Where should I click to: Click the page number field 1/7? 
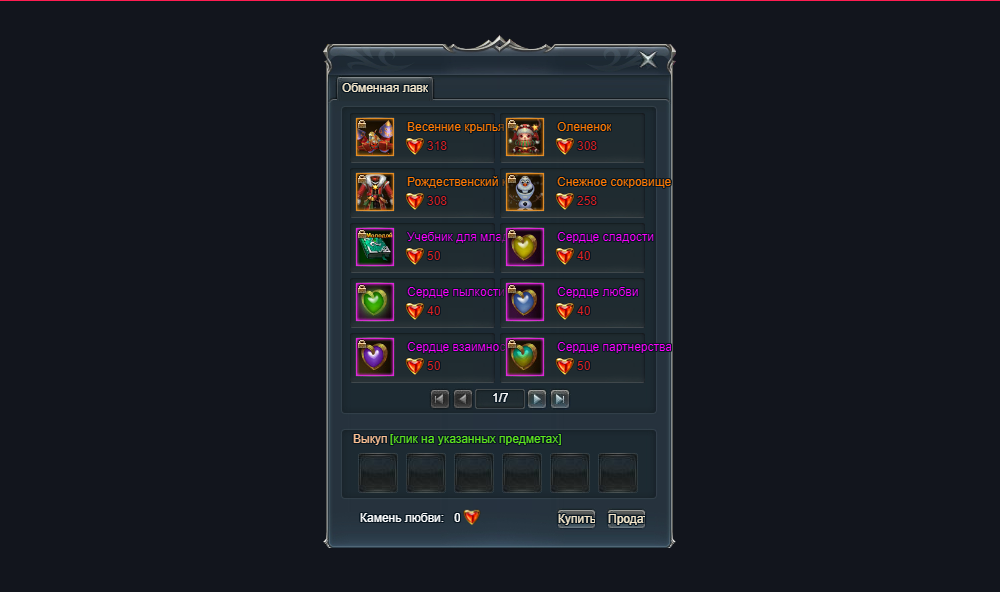coord(500,399)
